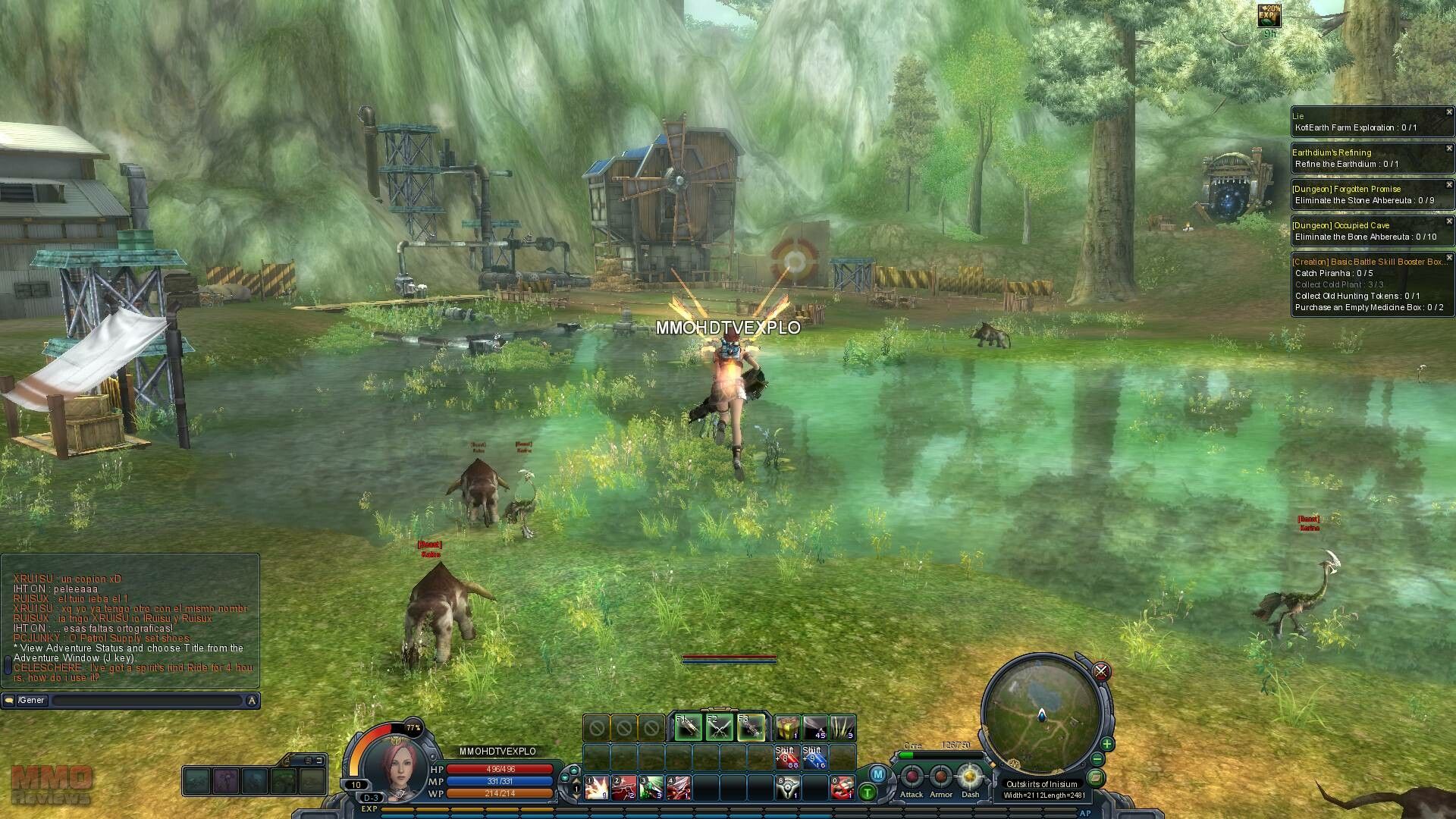1456x819 pixels.
Task: Select the F1 rifle weapon slot
Action: (689, 728)
